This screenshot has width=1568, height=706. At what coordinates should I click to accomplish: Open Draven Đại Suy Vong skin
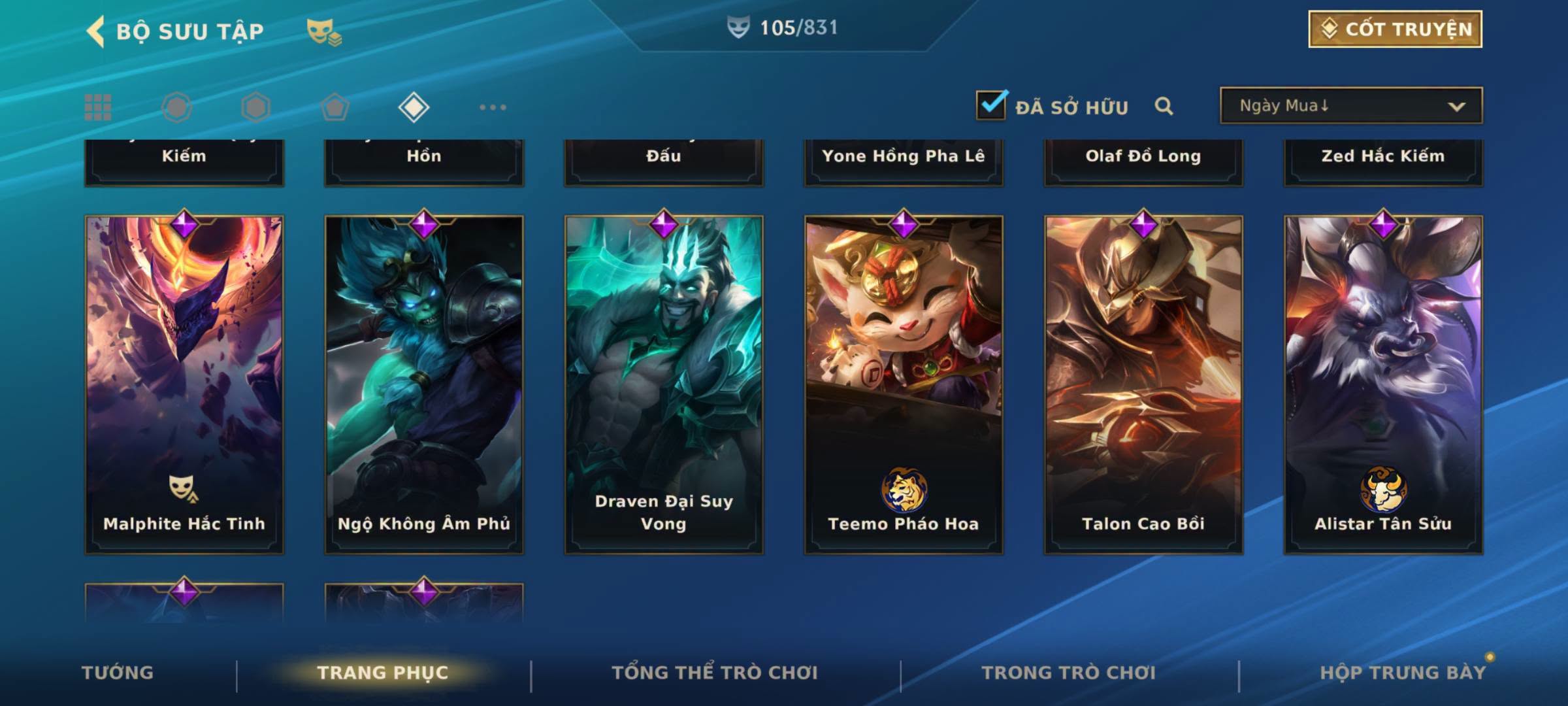coord(664,384)
